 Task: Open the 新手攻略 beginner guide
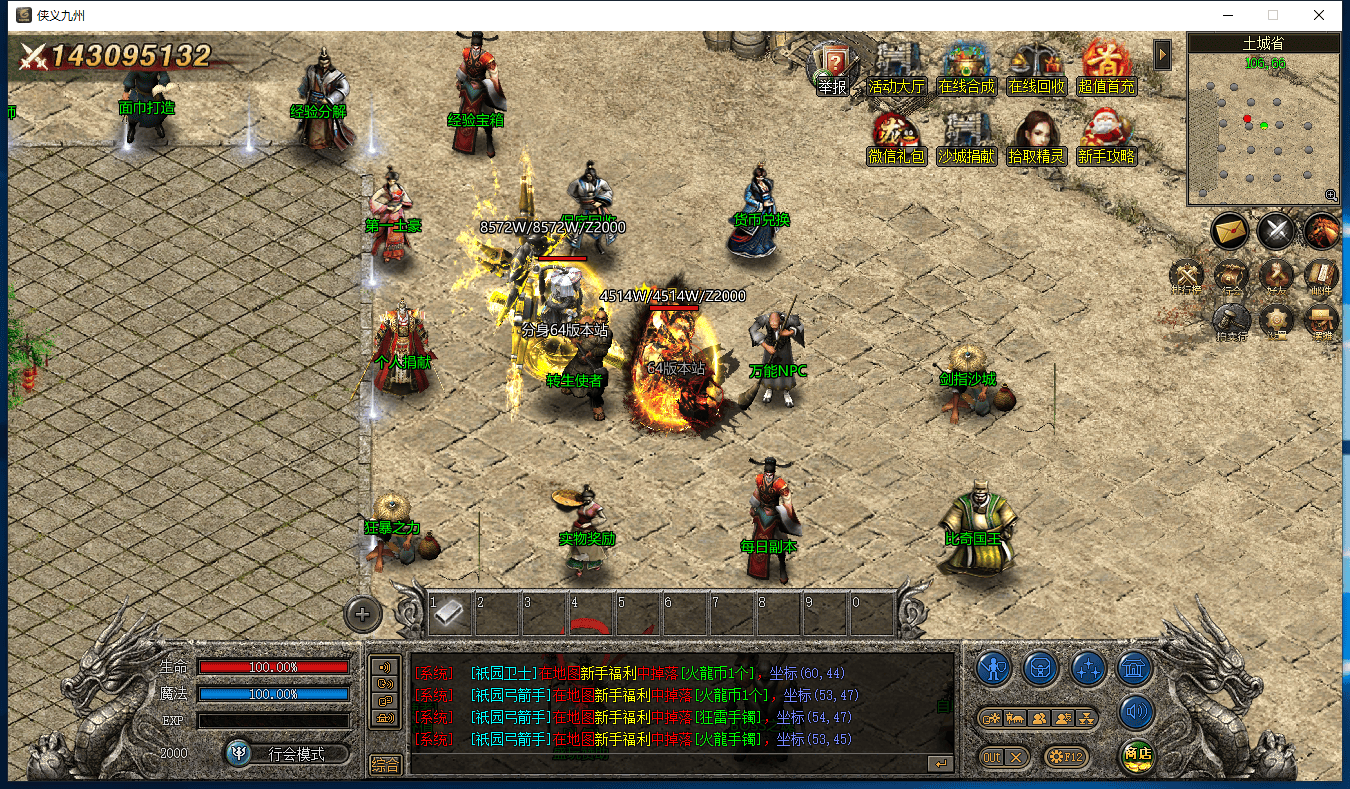[1106, 138]
